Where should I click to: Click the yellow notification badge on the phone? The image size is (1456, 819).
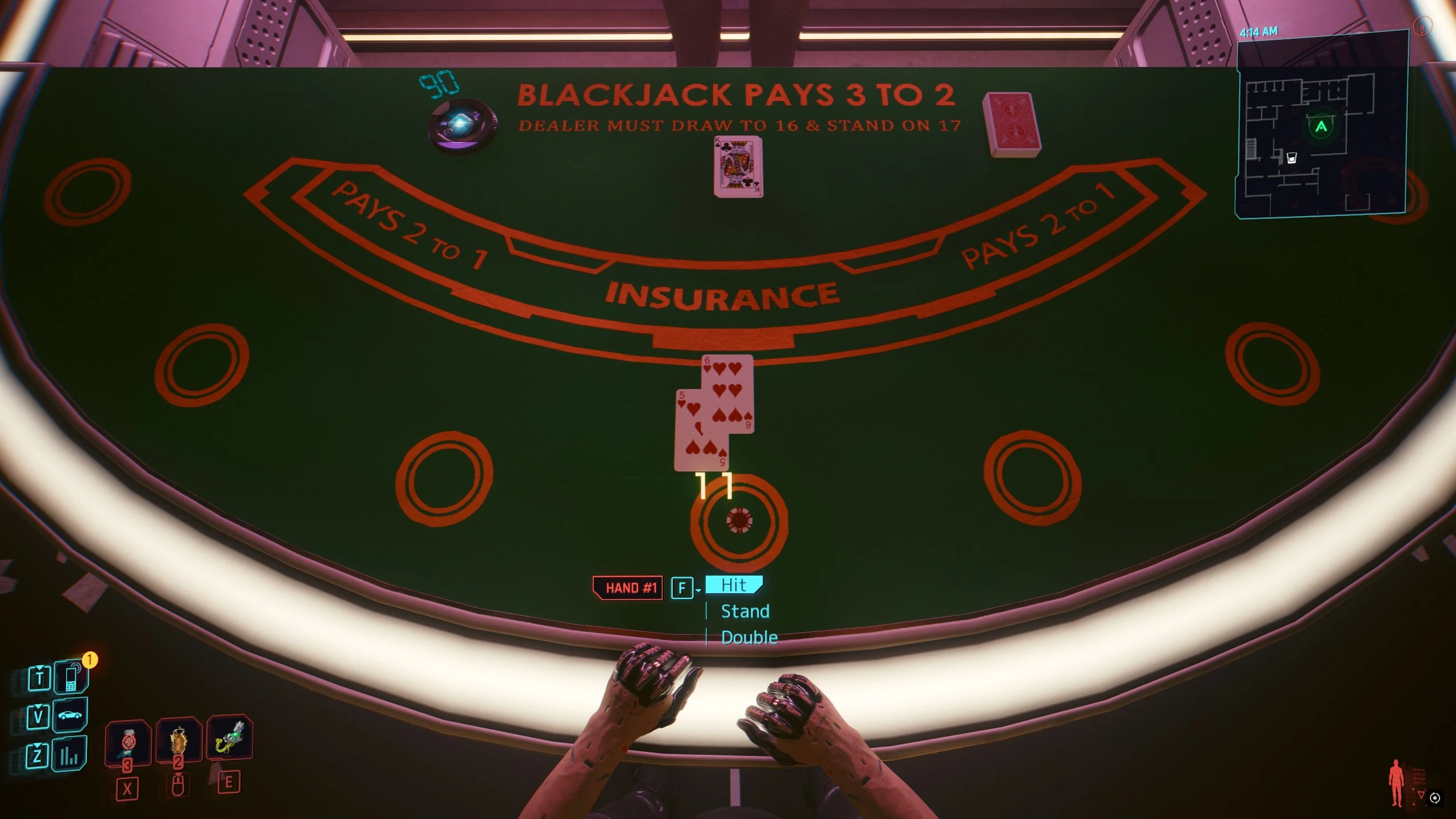pos(89,661)
